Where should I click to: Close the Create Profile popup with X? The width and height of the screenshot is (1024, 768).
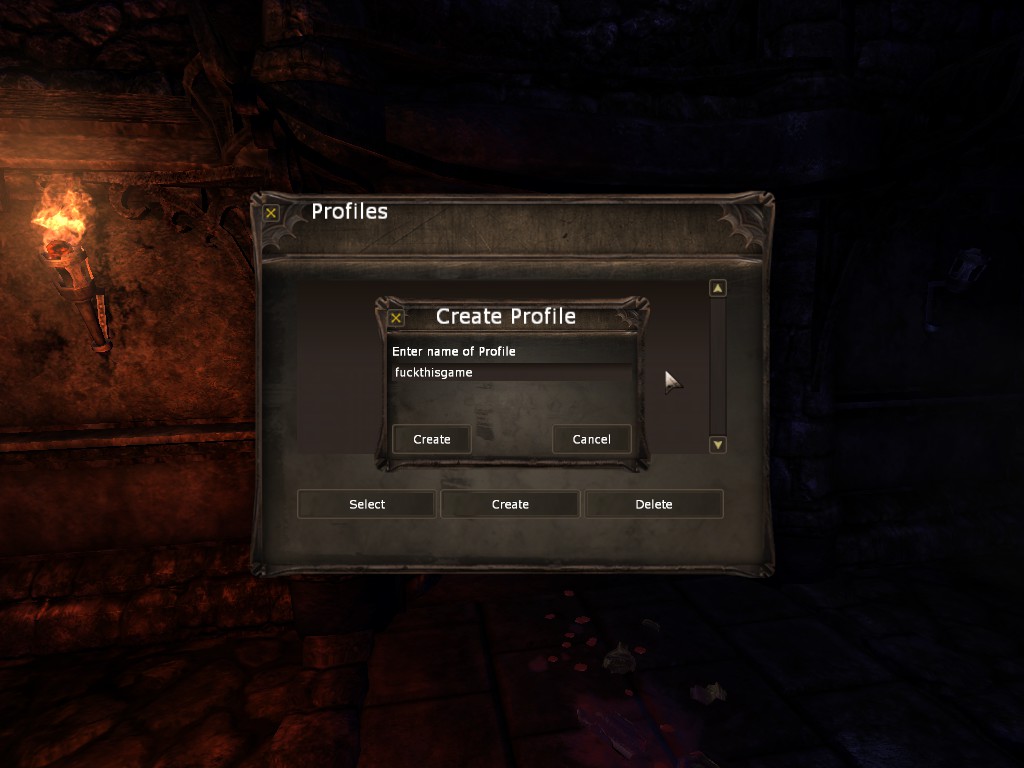tap(396, 318)
